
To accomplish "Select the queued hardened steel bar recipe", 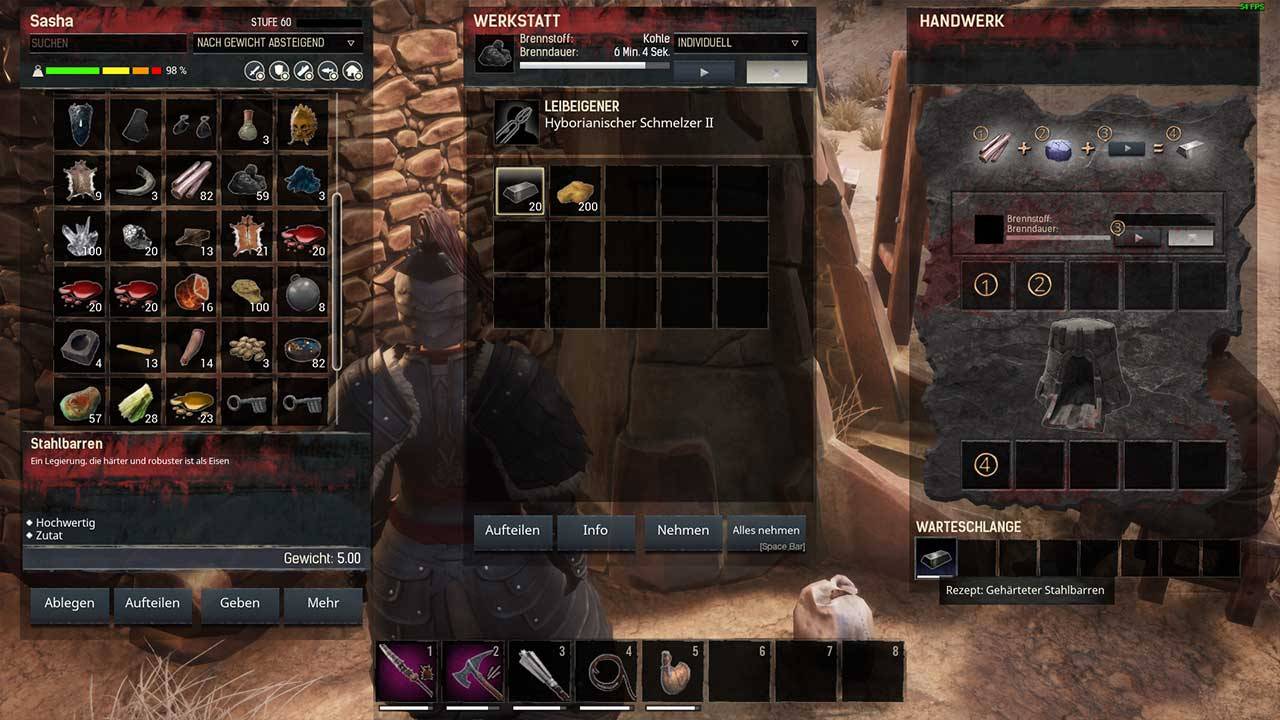I will pos(936,558).
